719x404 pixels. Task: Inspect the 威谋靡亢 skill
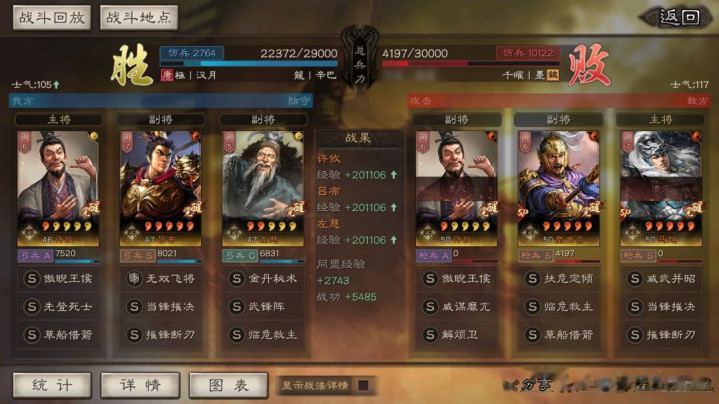click(x=463, y=306)
